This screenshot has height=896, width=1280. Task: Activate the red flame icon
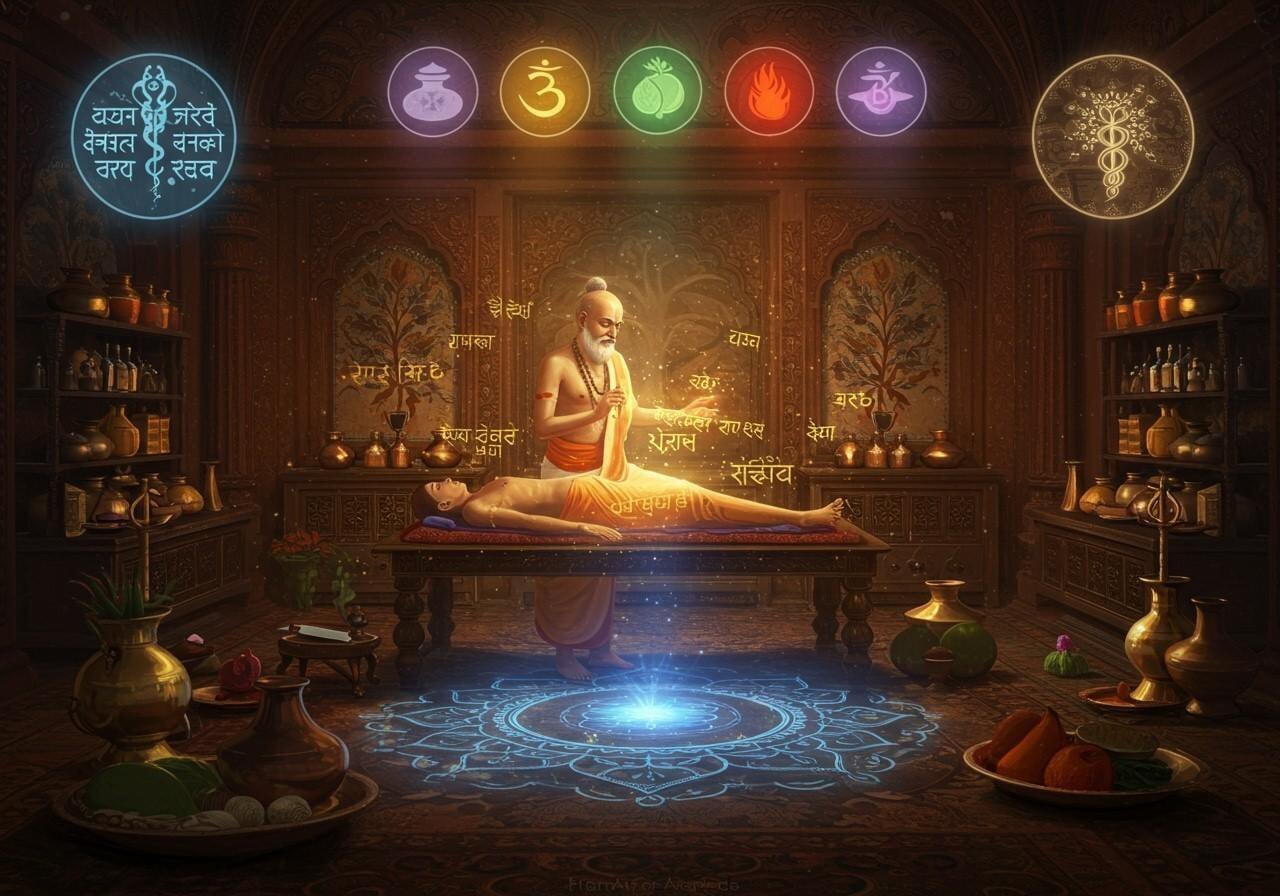(769, 92)
